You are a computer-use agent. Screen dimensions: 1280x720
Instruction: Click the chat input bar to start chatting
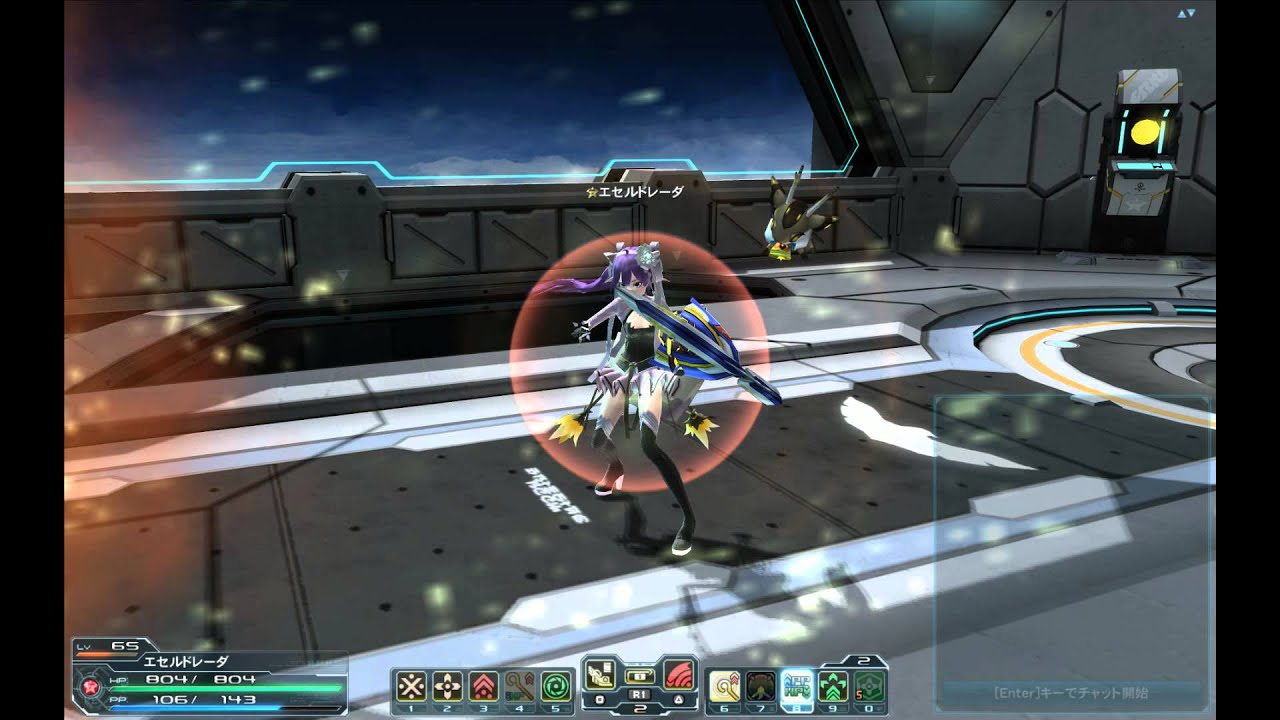click(1068, 692)
